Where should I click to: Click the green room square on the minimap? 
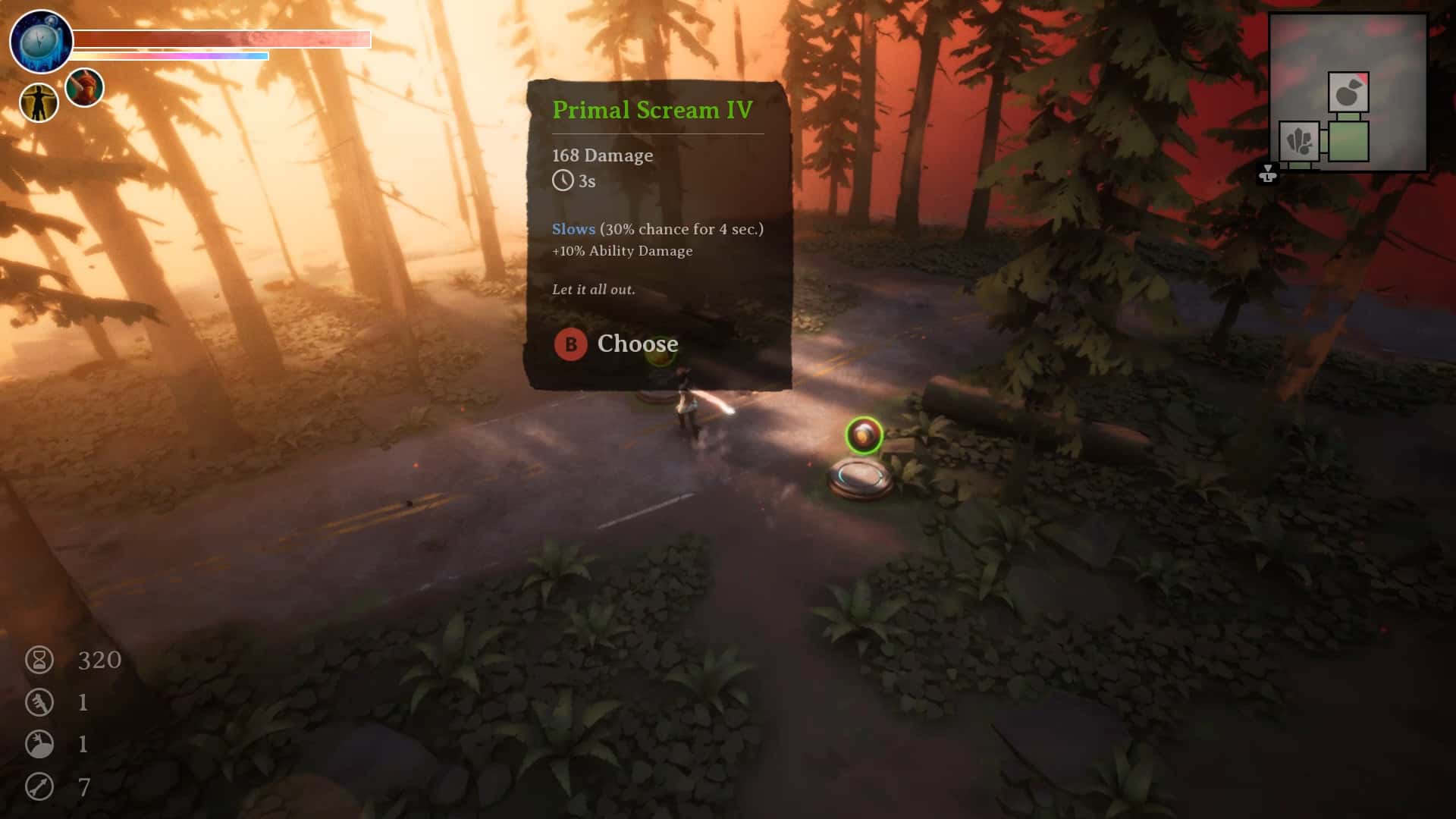(x=1349, y=141)
